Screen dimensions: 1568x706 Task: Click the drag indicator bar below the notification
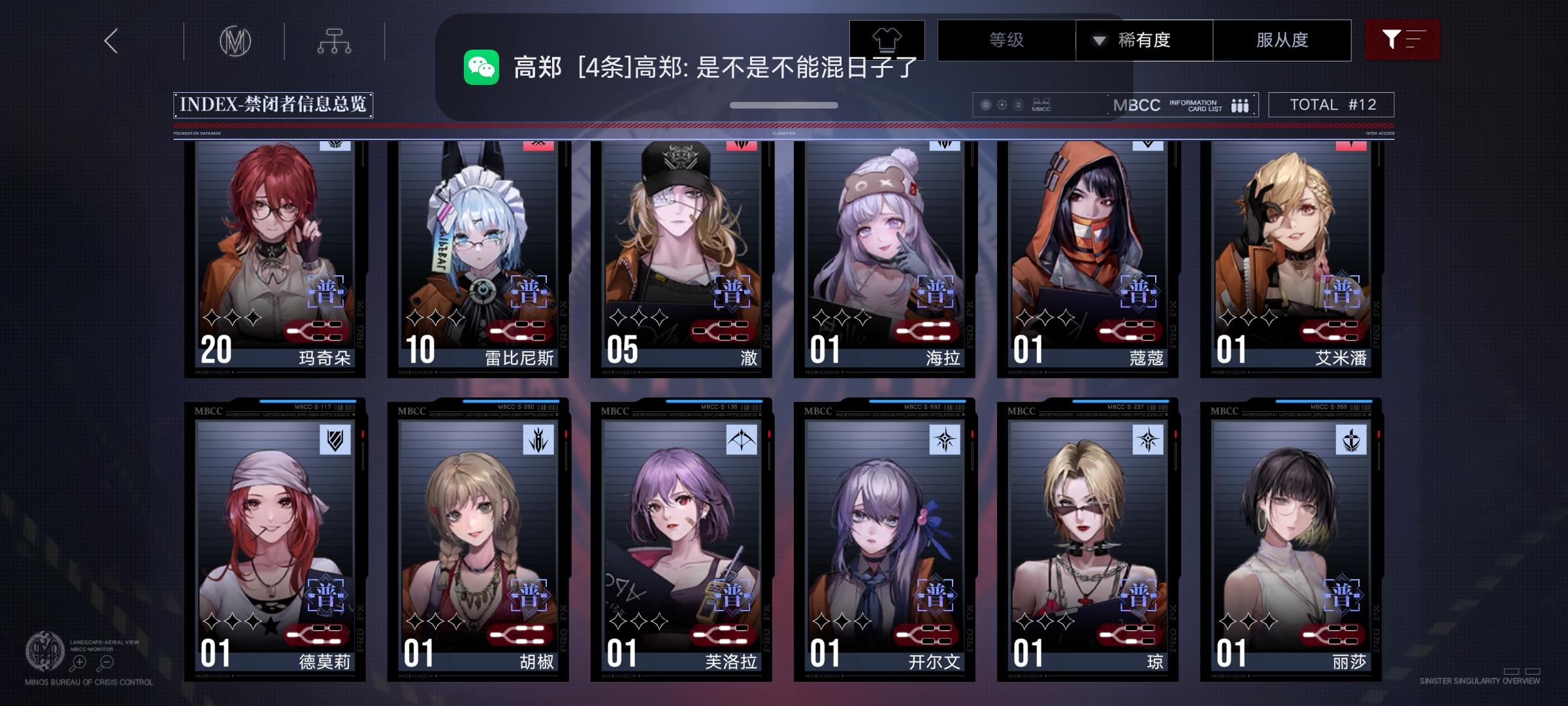click(x=783, y=105)
